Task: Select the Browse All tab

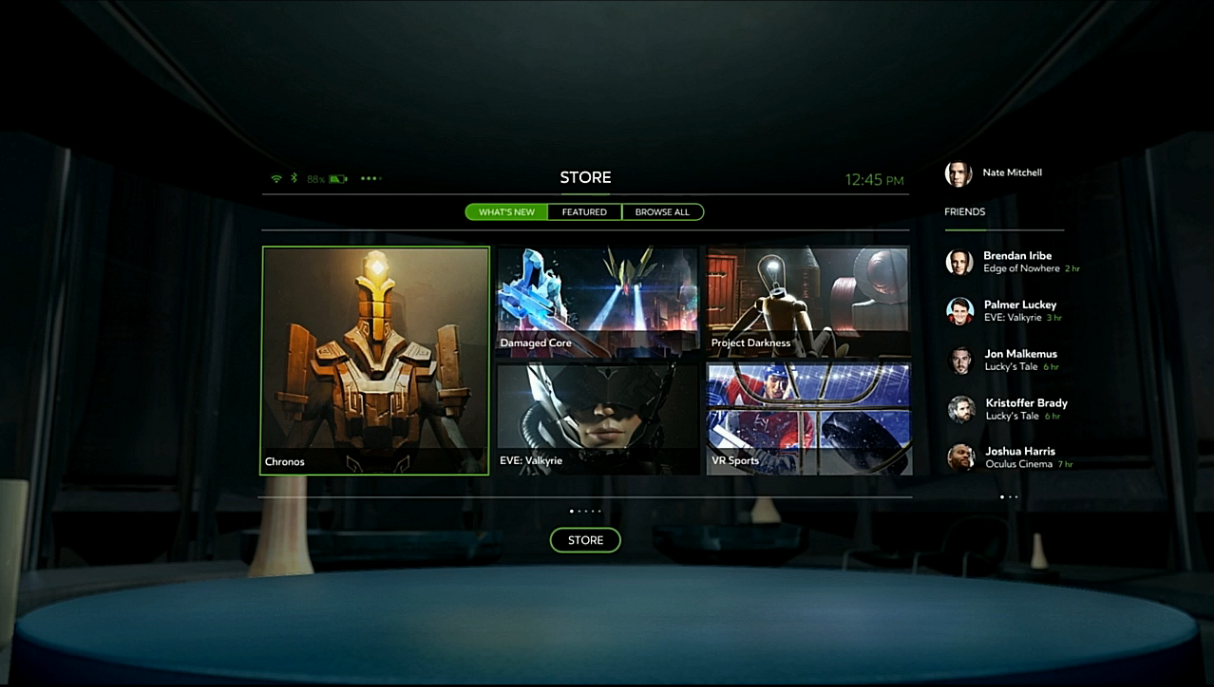Action: pyautogui.click(x=662, y=212)
